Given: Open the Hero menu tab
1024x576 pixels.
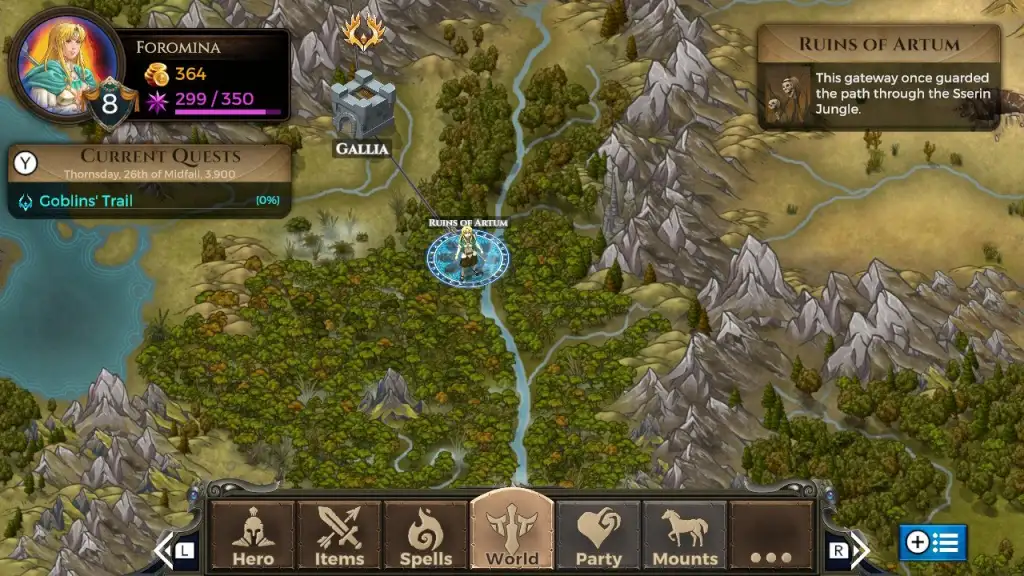Looking at the screenshot, I should (x=253, y=536).
